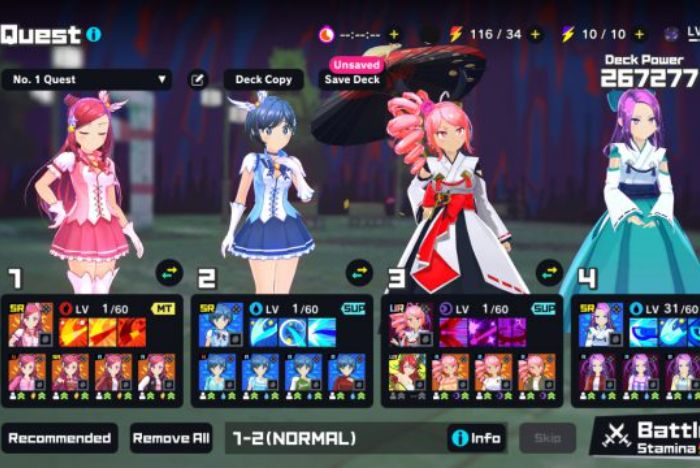Choose the Recommended deck setup

click(x=60, y=438)
